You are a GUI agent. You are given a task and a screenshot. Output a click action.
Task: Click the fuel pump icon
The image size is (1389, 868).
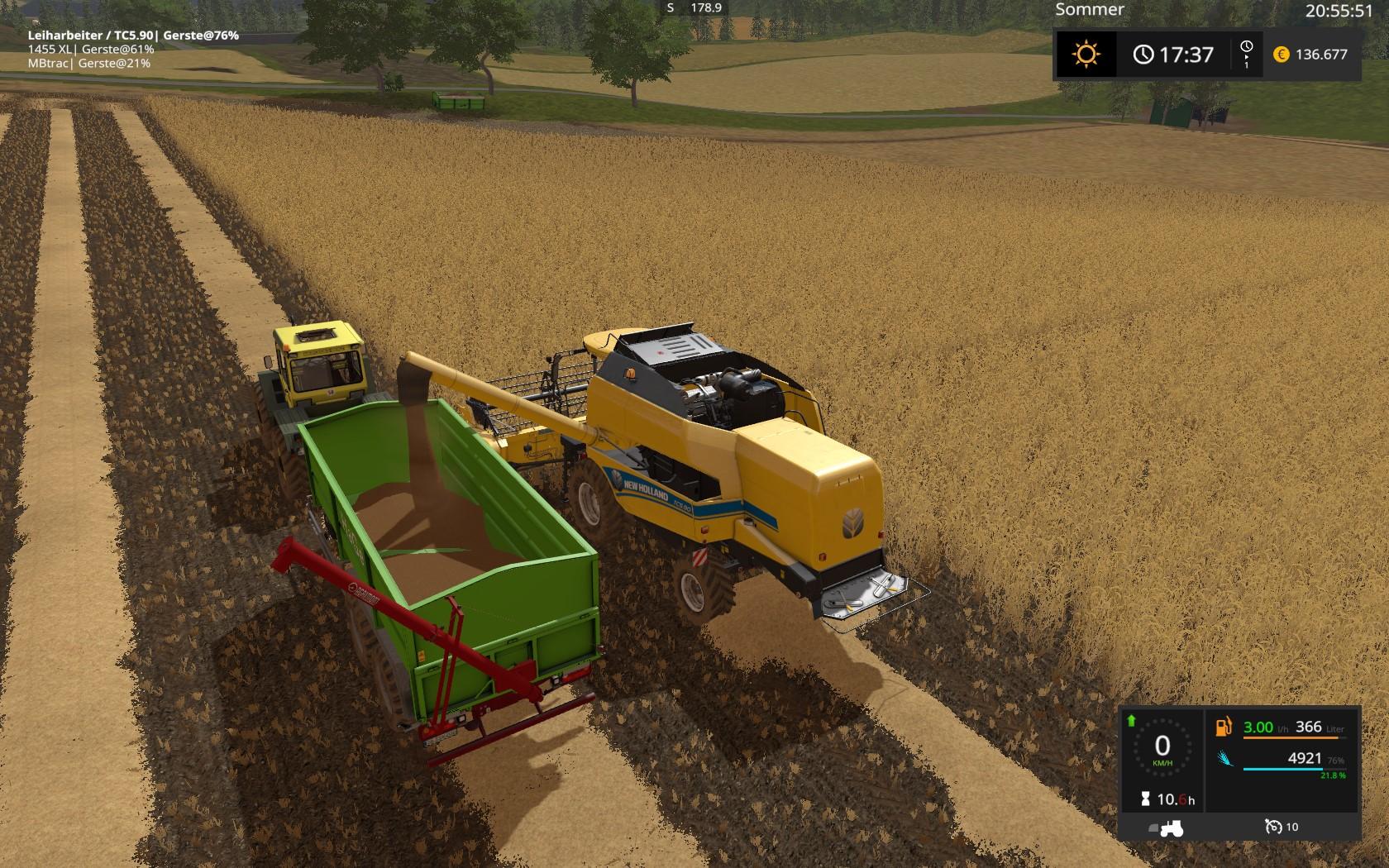[1224, 727]
